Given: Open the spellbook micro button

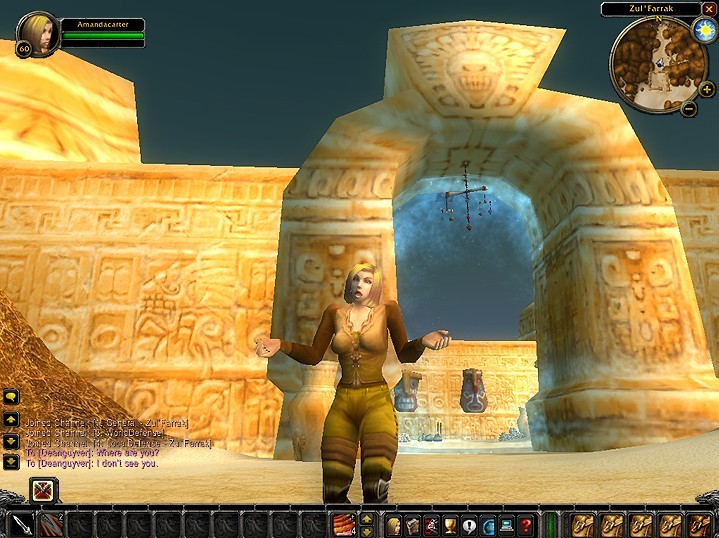Looking at the screenshot, I should tap(413, 524).
